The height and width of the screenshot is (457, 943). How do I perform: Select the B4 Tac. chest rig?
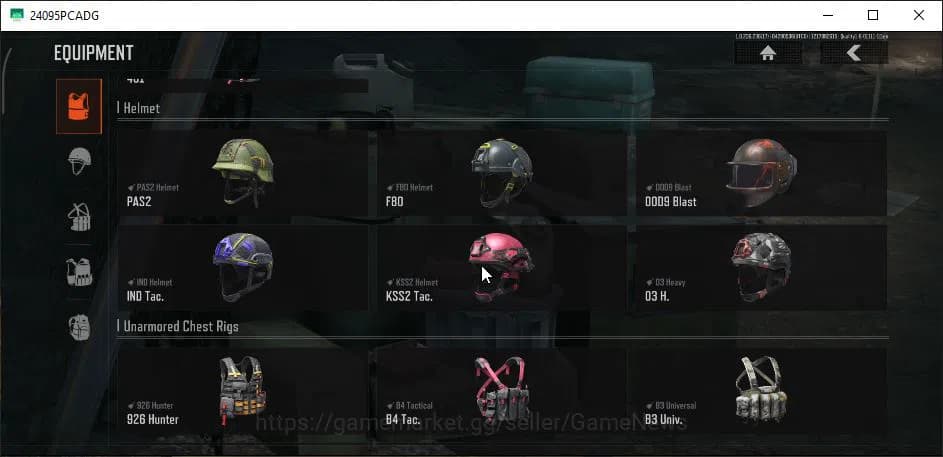coord(500,390)
